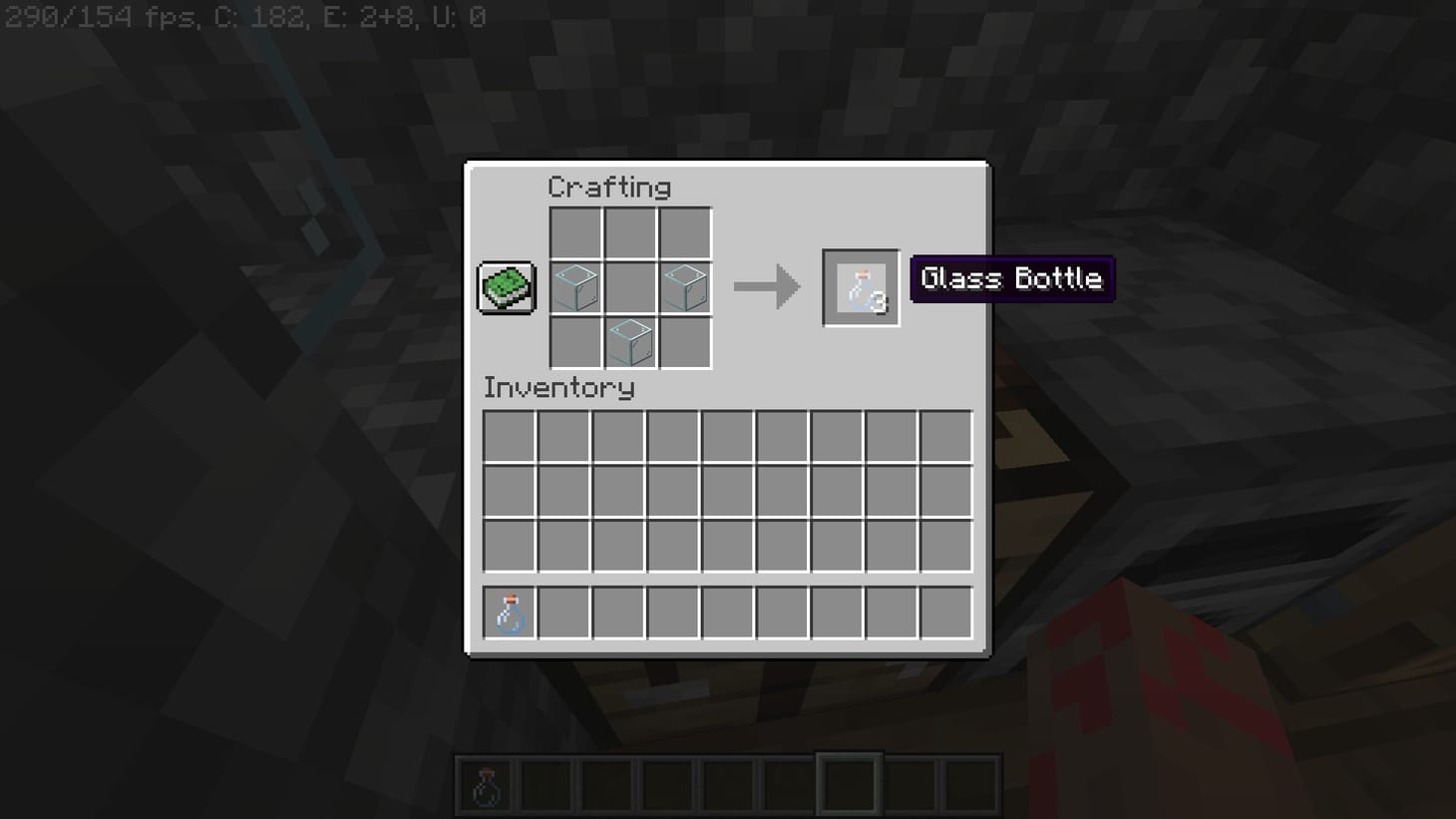1456x819 pixels.
Task: Click the currently selected hotbar slot
Action: [847, 783]
